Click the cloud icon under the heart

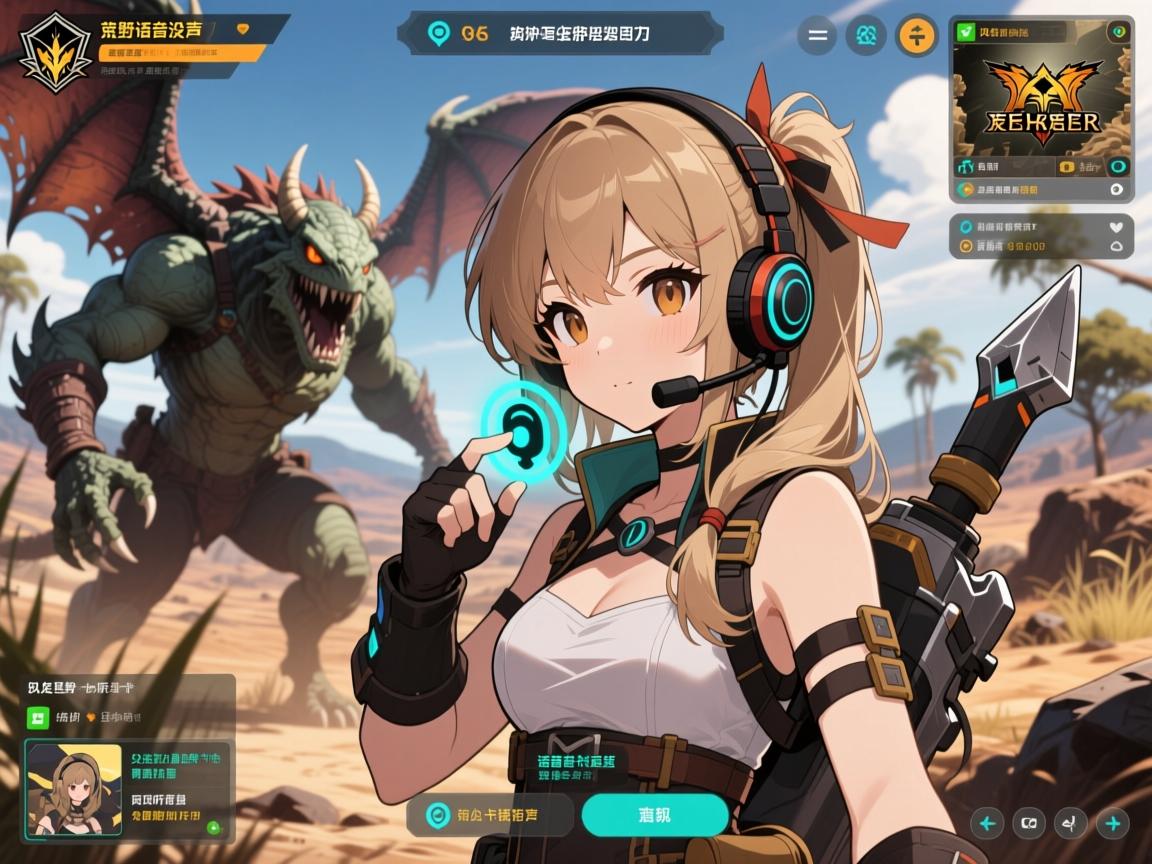(x=1116, y=246)
